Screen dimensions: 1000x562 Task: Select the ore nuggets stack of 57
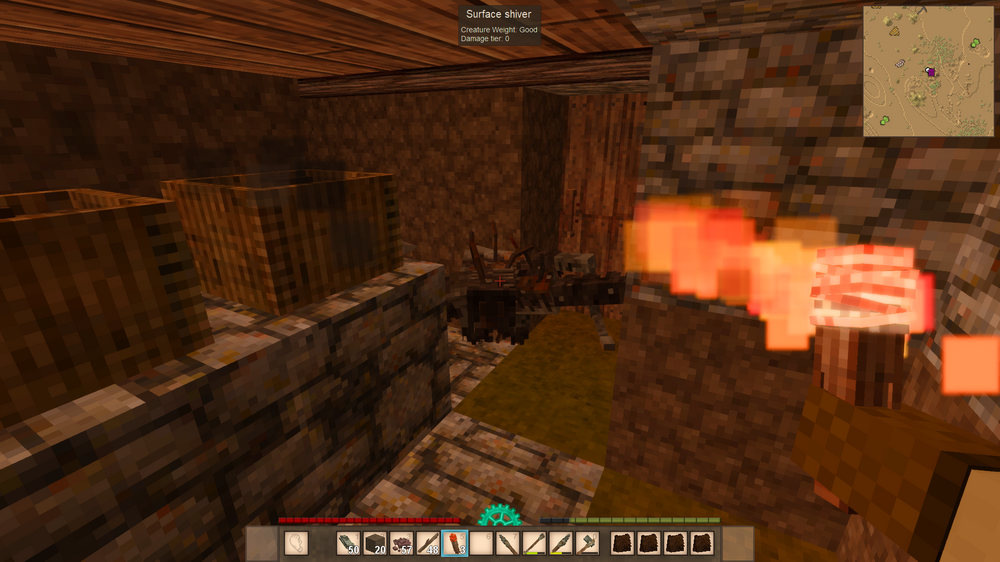[x=401, y=544]
